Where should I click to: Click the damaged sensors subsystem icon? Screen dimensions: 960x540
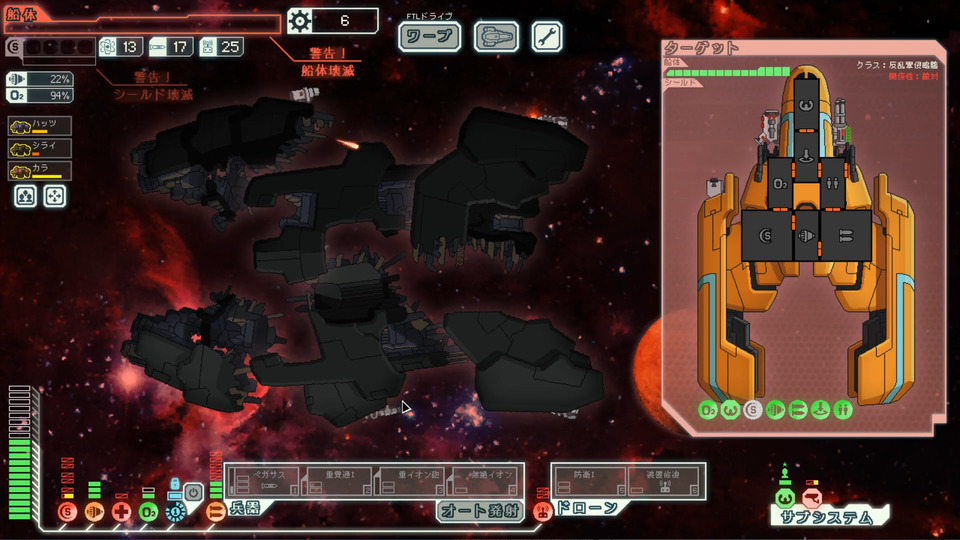pos(812,497)
